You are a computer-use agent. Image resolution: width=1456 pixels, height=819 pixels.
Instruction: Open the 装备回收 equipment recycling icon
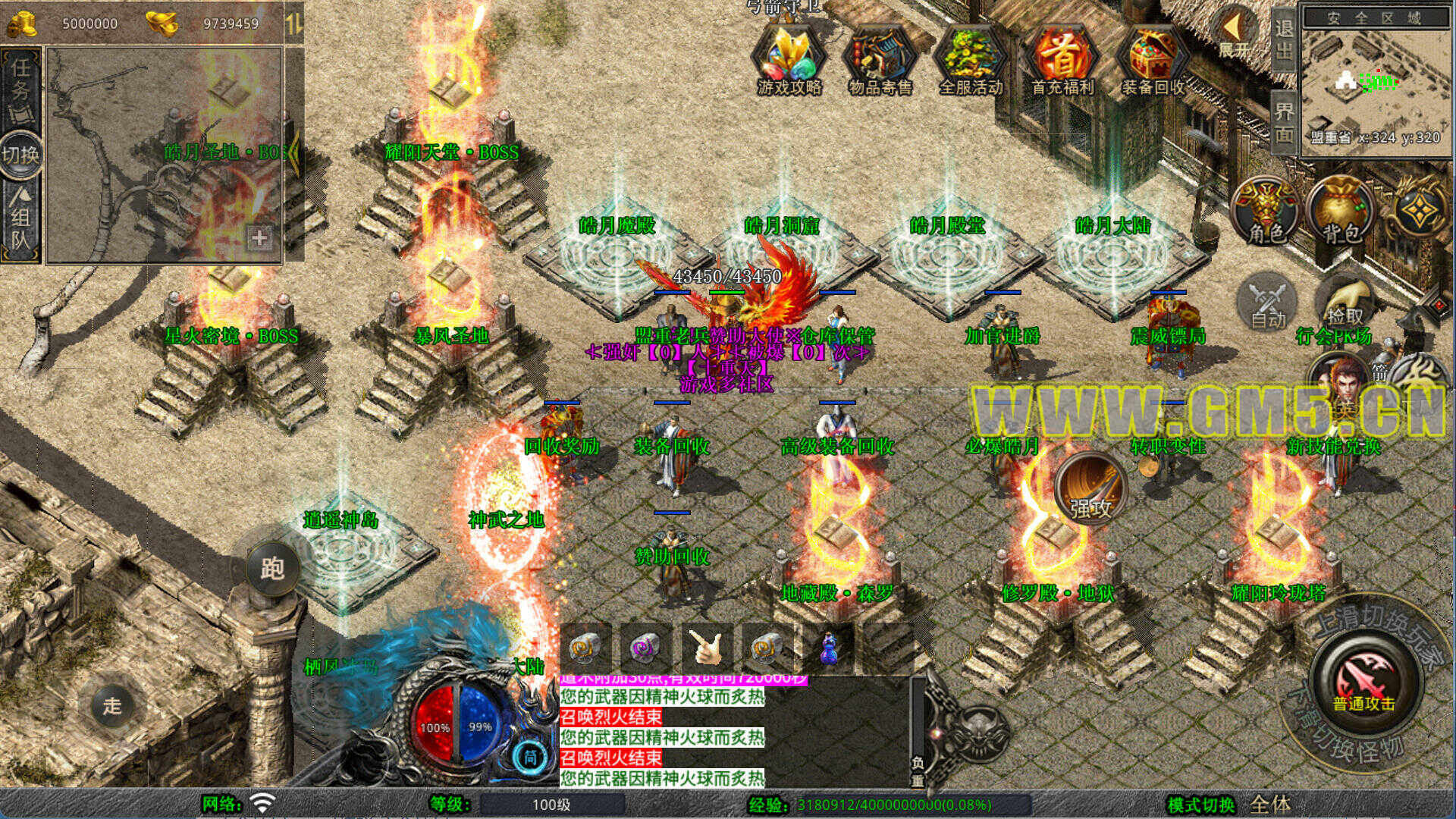click(x=1153, y=59)
